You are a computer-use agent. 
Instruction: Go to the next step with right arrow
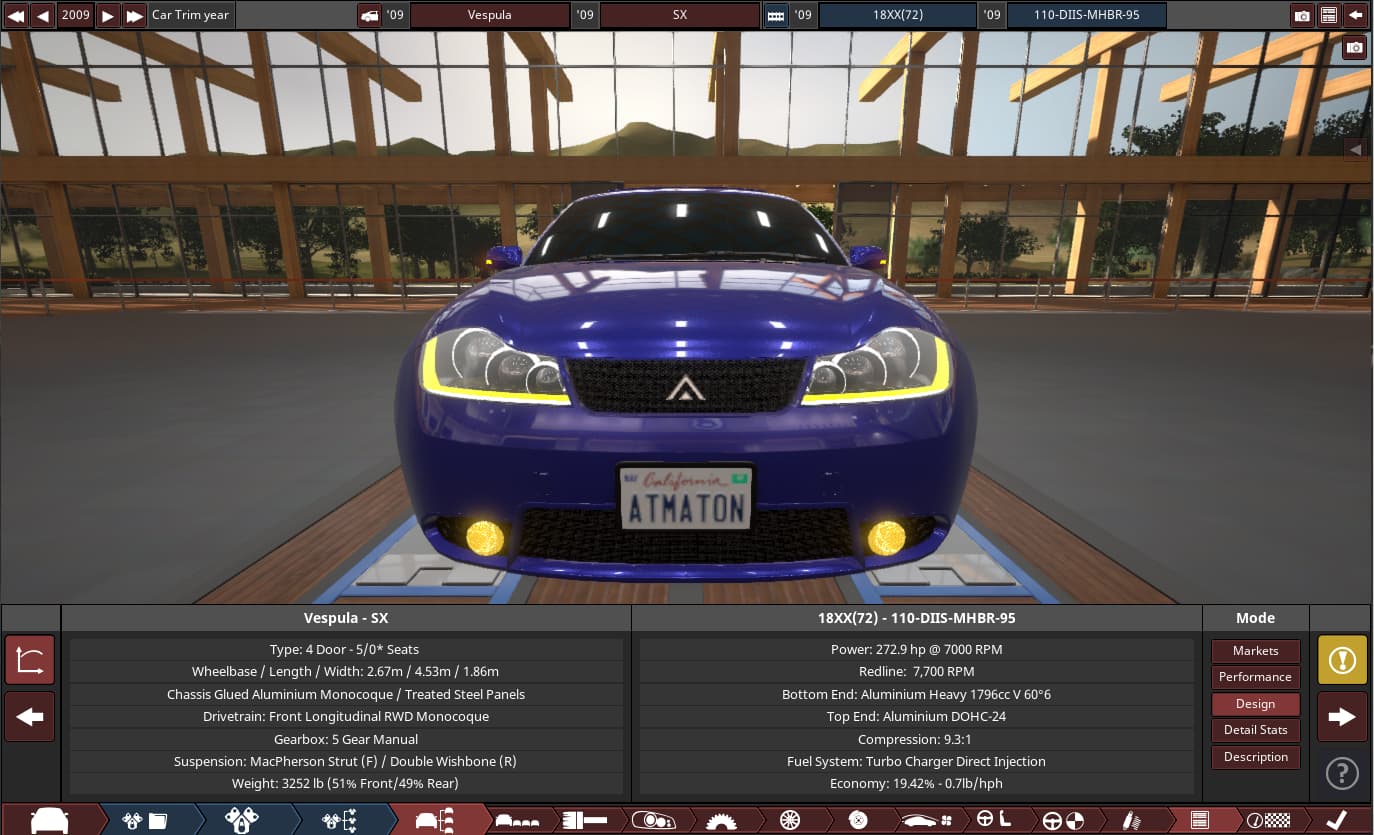point(1342,717)
